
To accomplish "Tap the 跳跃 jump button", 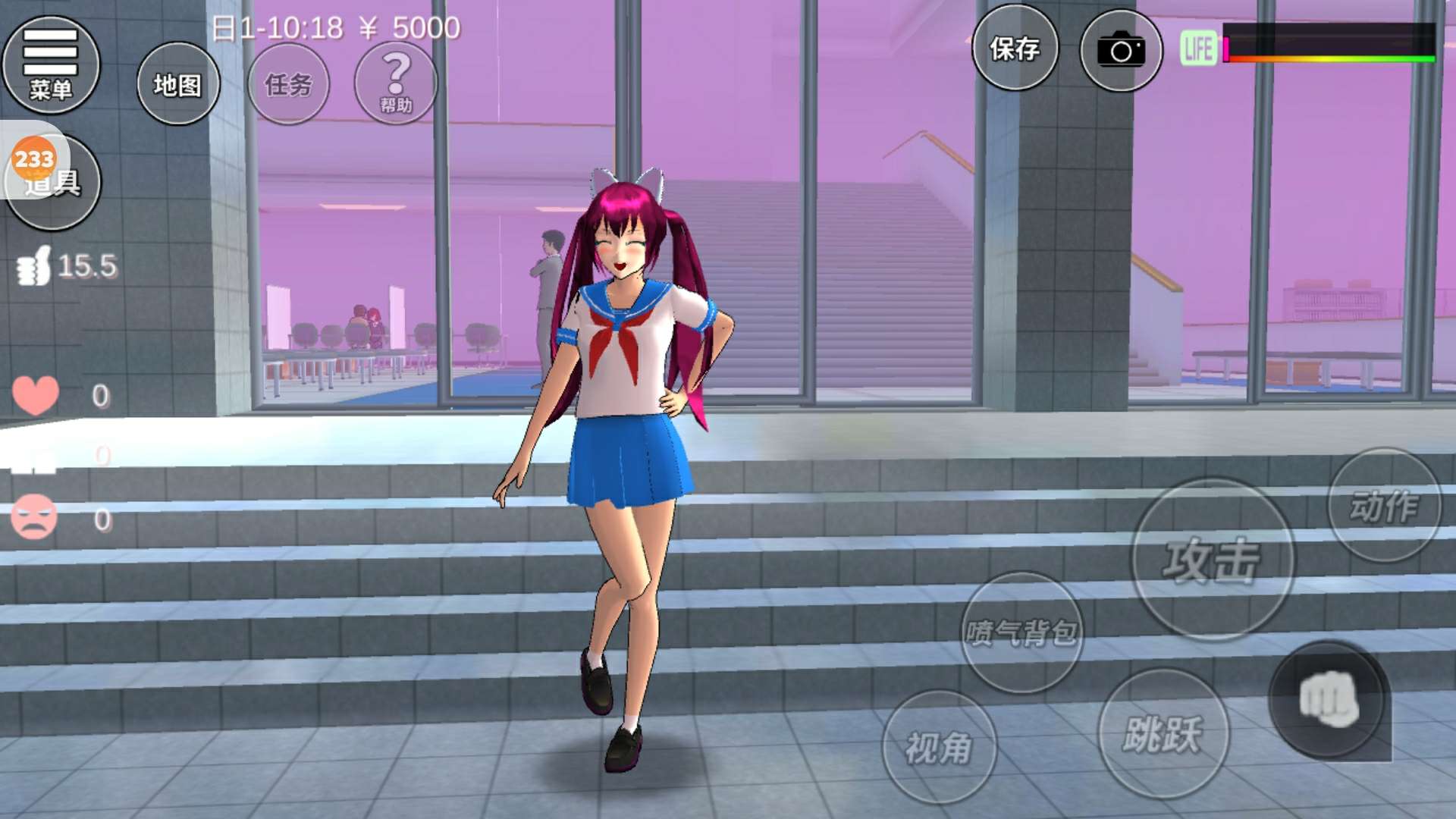I will (1163, 733).
